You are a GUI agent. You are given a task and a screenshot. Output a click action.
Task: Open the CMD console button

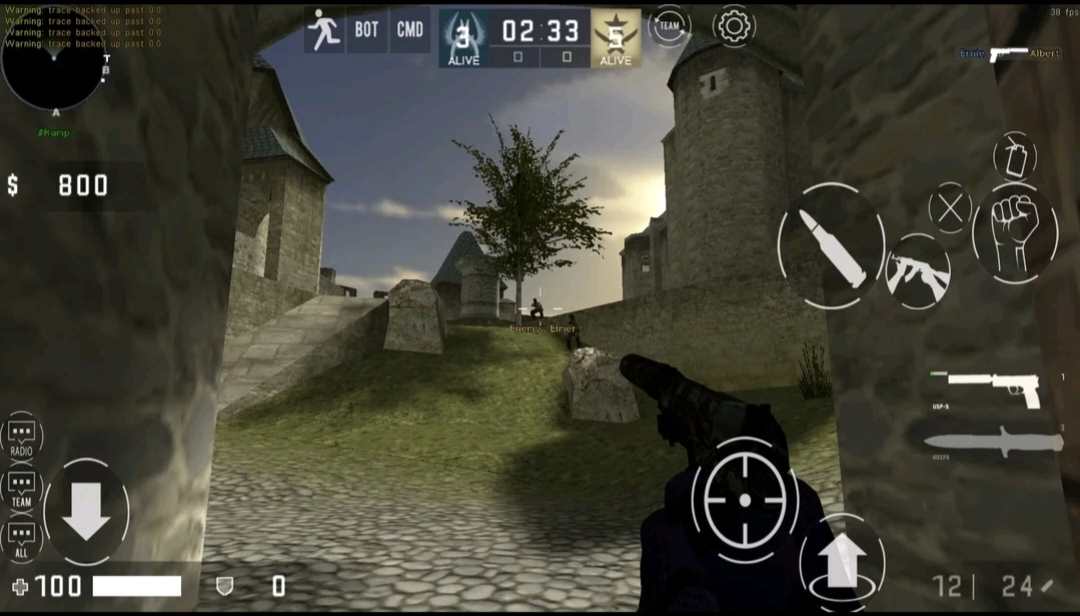point(410,30)
